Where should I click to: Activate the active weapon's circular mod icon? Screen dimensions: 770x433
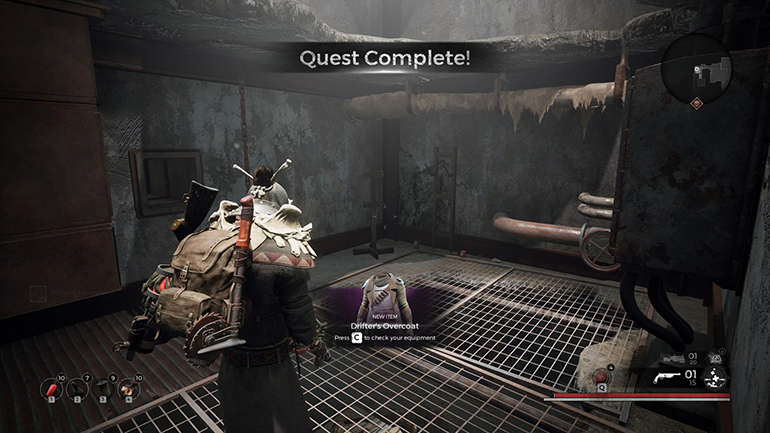click(715, 378)
